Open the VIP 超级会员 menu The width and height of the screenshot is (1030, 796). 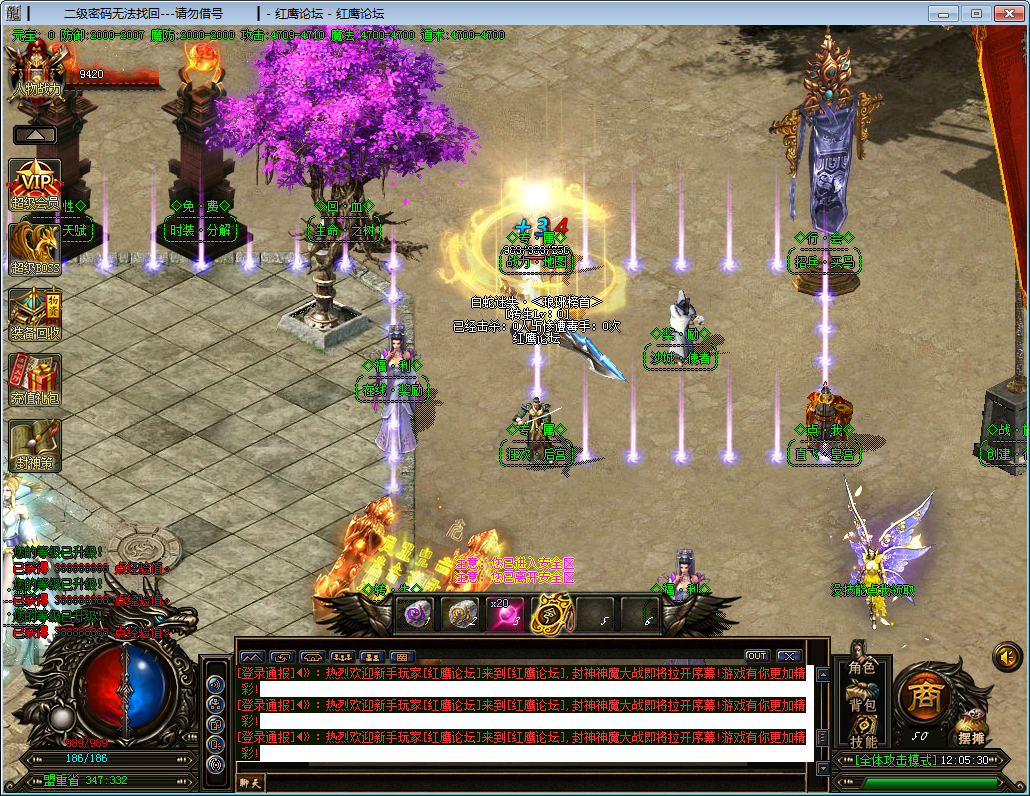35,183
